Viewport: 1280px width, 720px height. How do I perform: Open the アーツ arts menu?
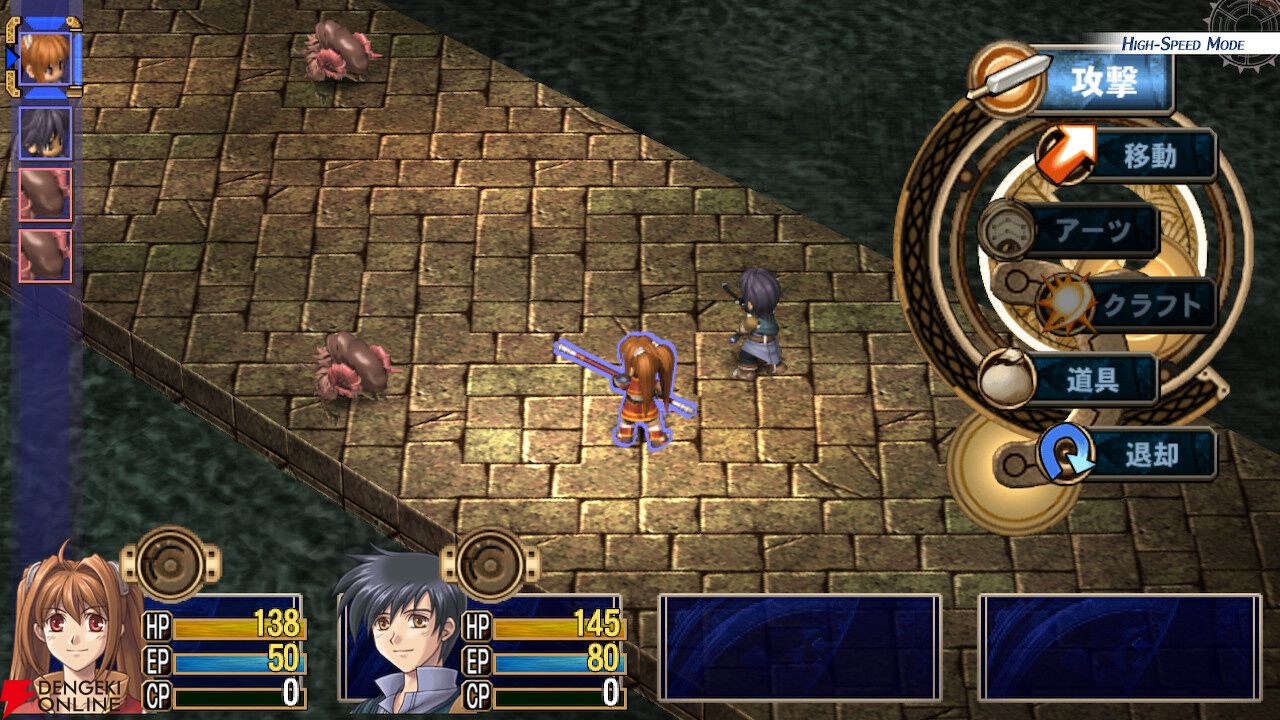(1092, 231)
